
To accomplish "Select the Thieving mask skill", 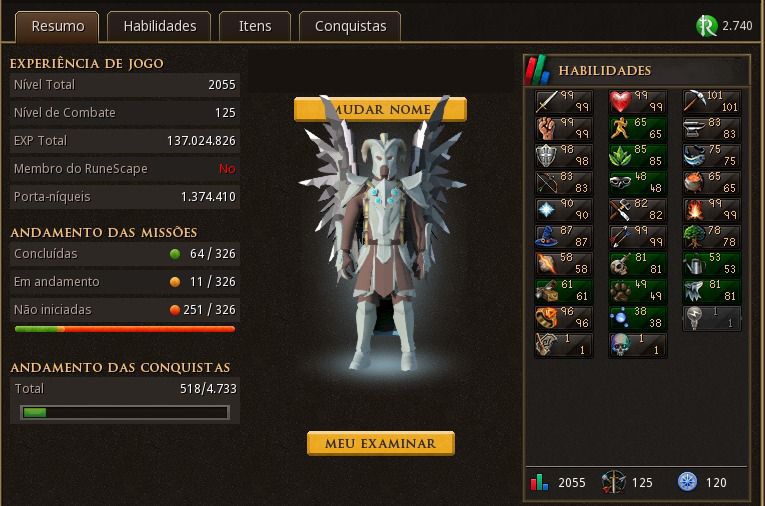I will [x=637, y=183].
